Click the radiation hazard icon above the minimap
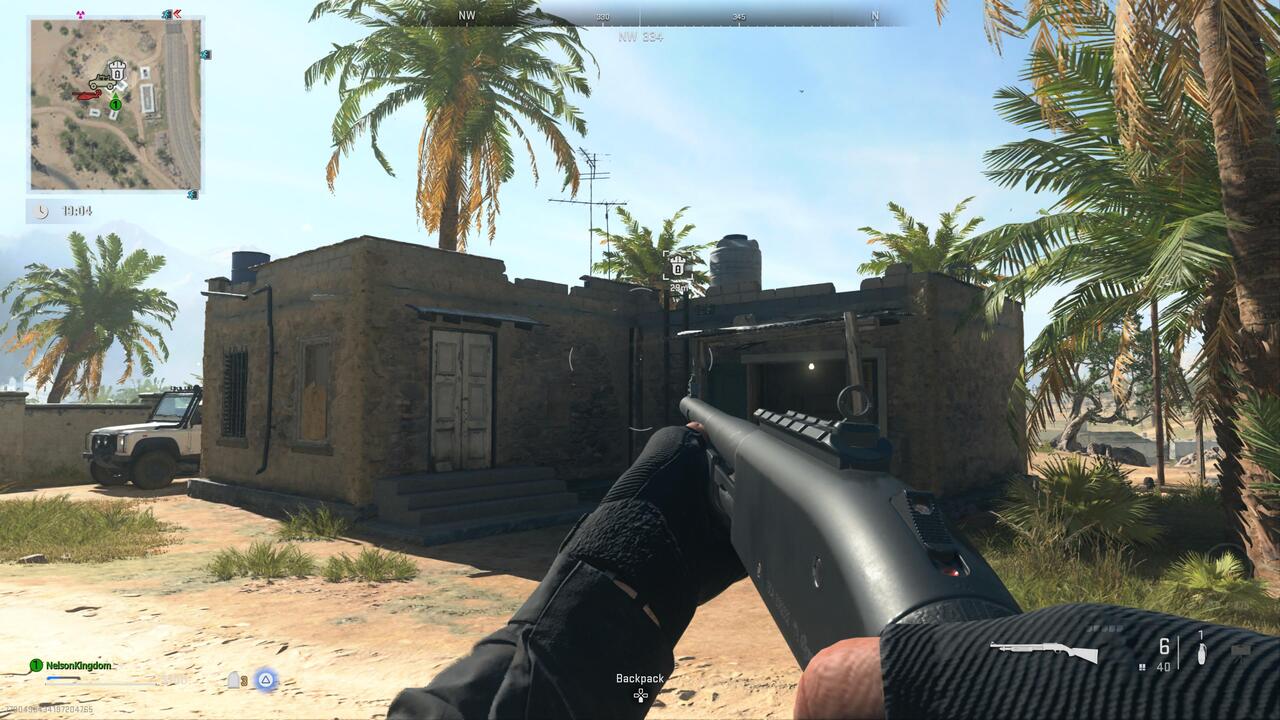This screenshot has height=720, width=1280. 79,15
